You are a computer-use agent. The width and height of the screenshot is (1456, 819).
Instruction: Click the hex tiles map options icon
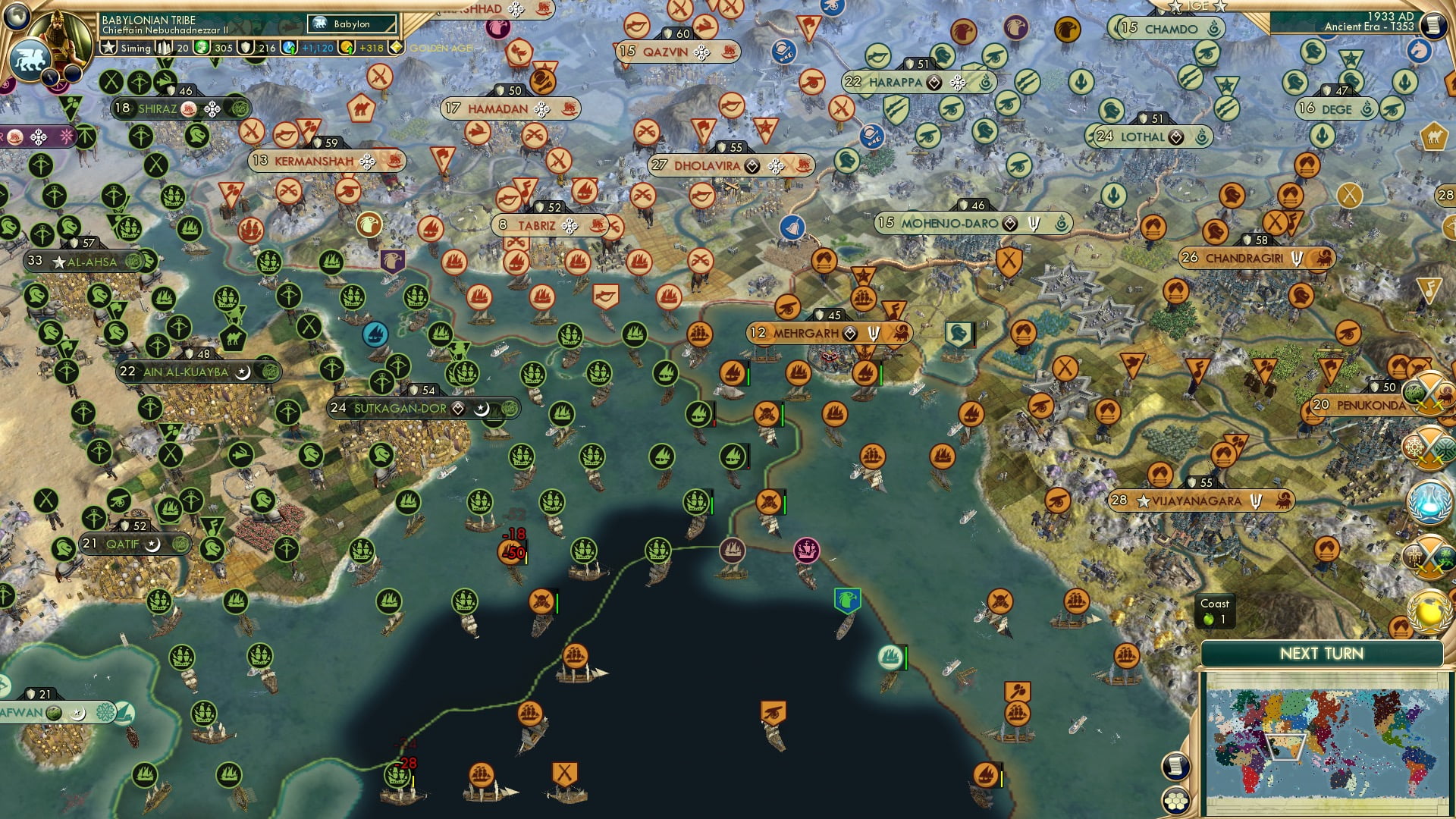pos(1175,802)
